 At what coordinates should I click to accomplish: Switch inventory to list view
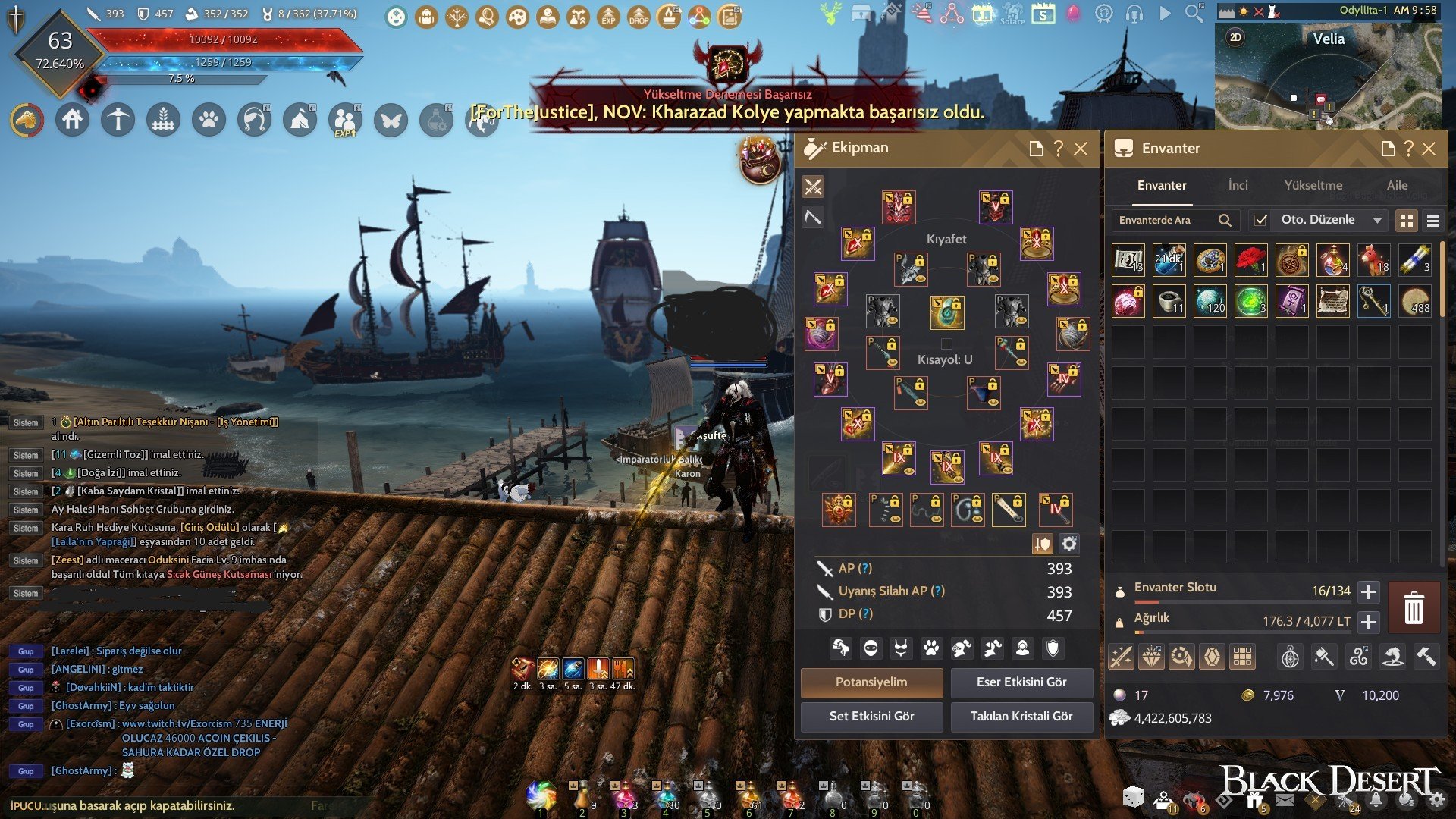pyautogui.click(x=1433, y=221)
